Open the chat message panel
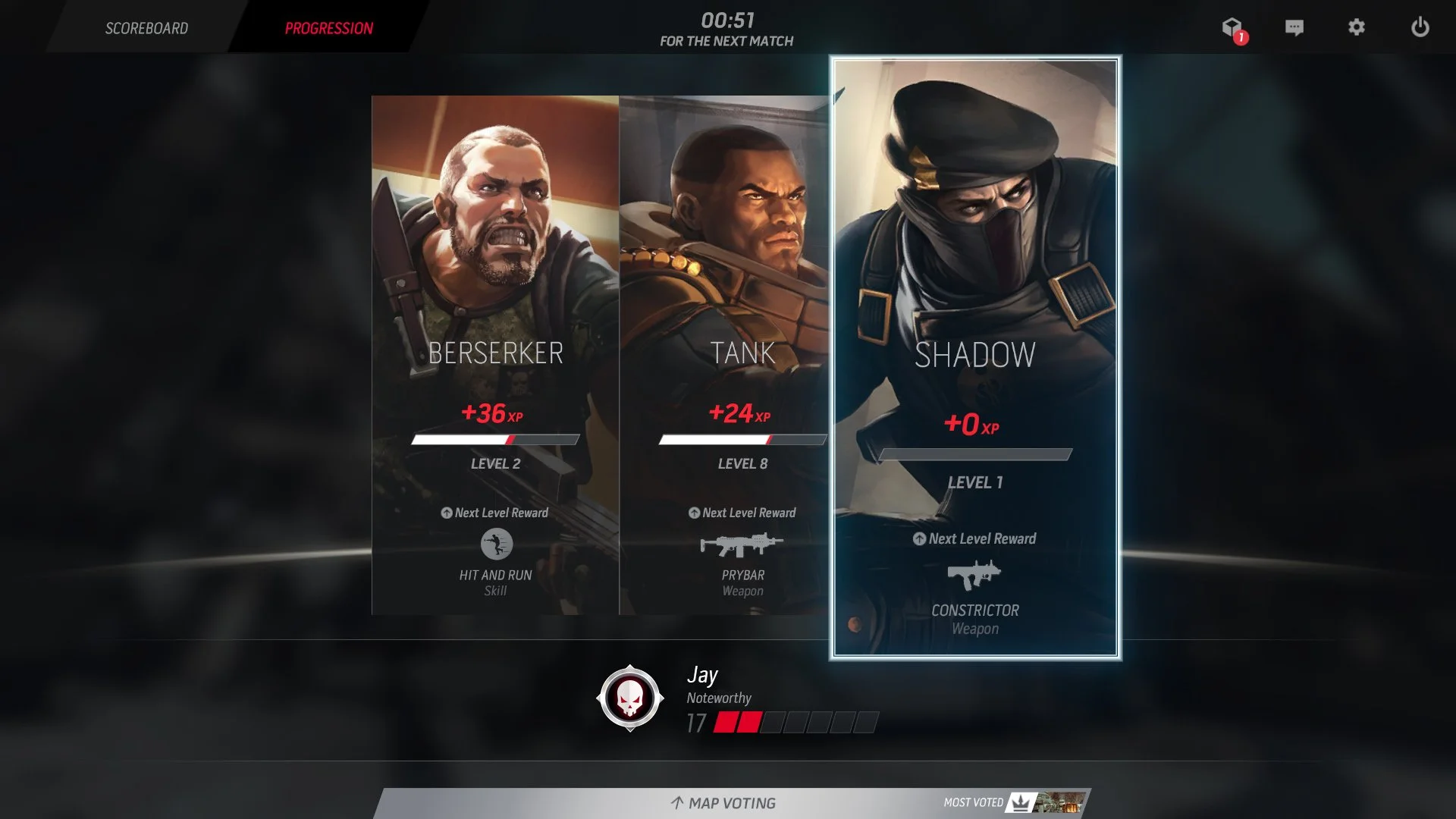 point(1294,28)
